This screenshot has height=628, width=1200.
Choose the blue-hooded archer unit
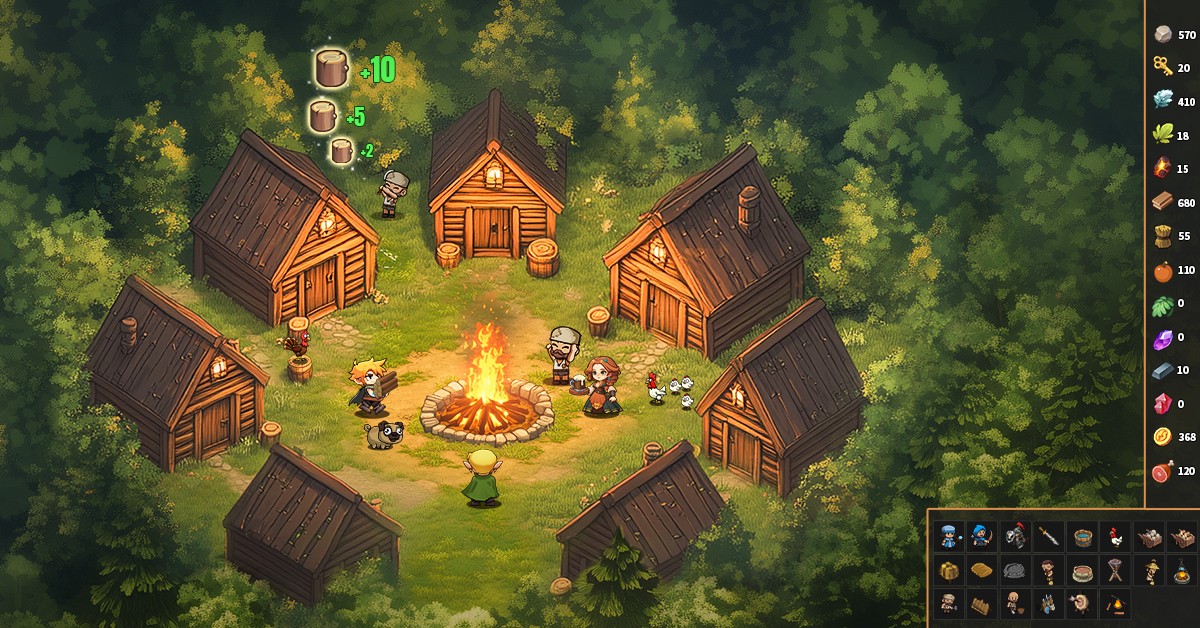pyautogui.click(x=981, y=536)
